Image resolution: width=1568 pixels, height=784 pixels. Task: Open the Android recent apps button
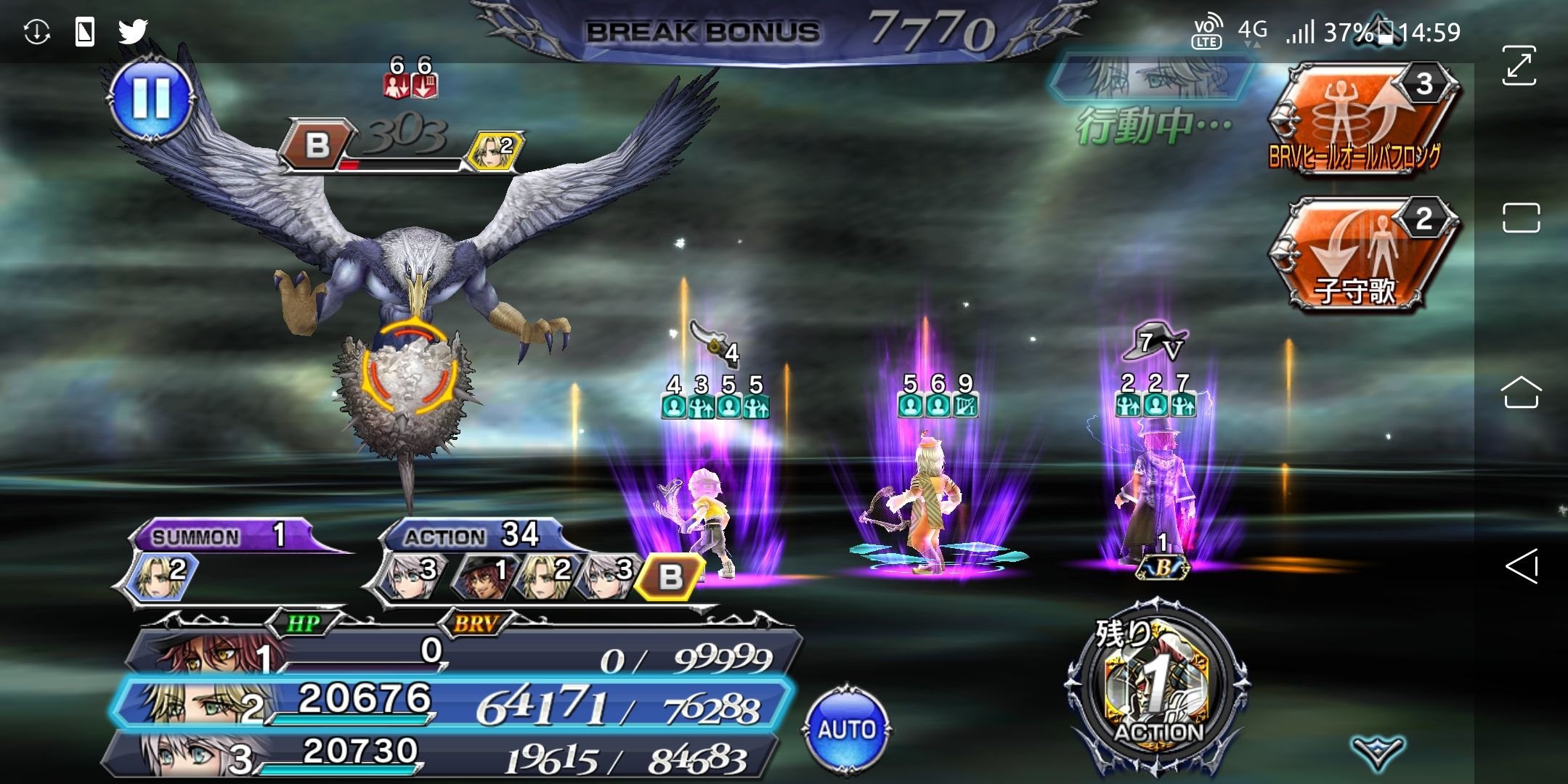(1521, 218)
